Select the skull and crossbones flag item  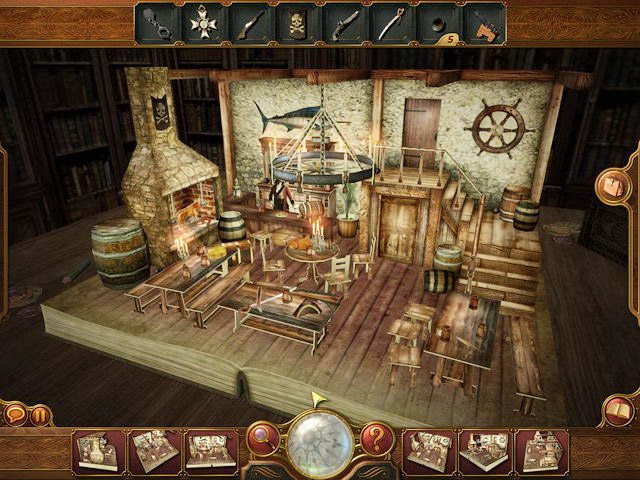click(x=297, y=22)
